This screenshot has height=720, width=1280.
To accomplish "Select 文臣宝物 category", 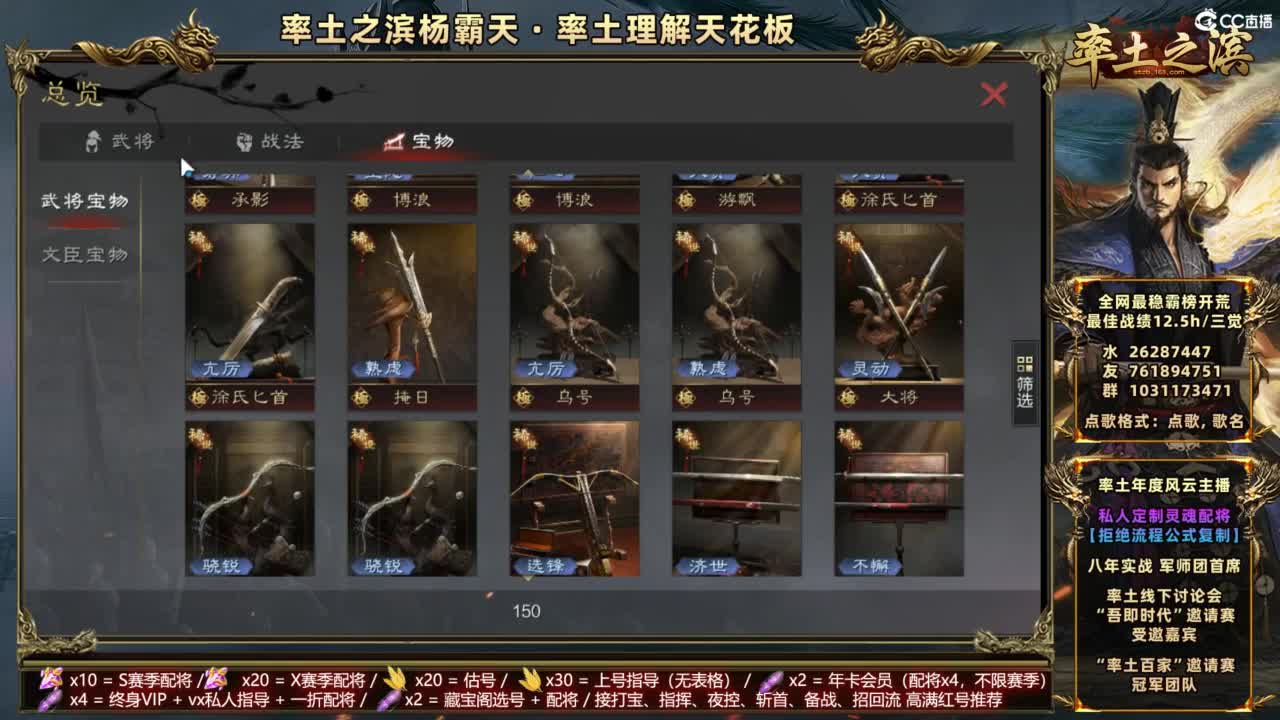I will [85, 253].
